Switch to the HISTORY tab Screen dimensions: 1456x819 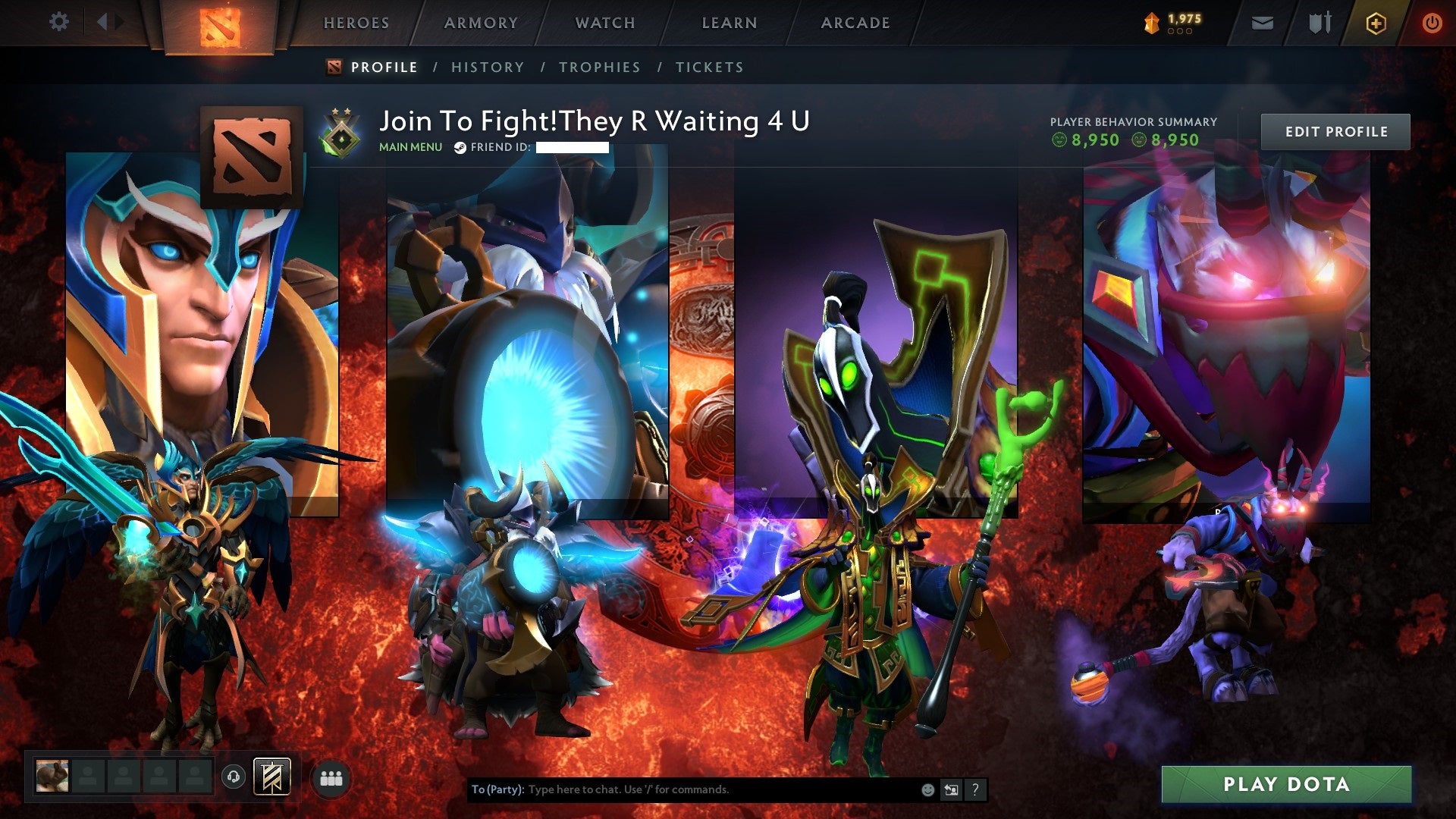pos(487,67)
